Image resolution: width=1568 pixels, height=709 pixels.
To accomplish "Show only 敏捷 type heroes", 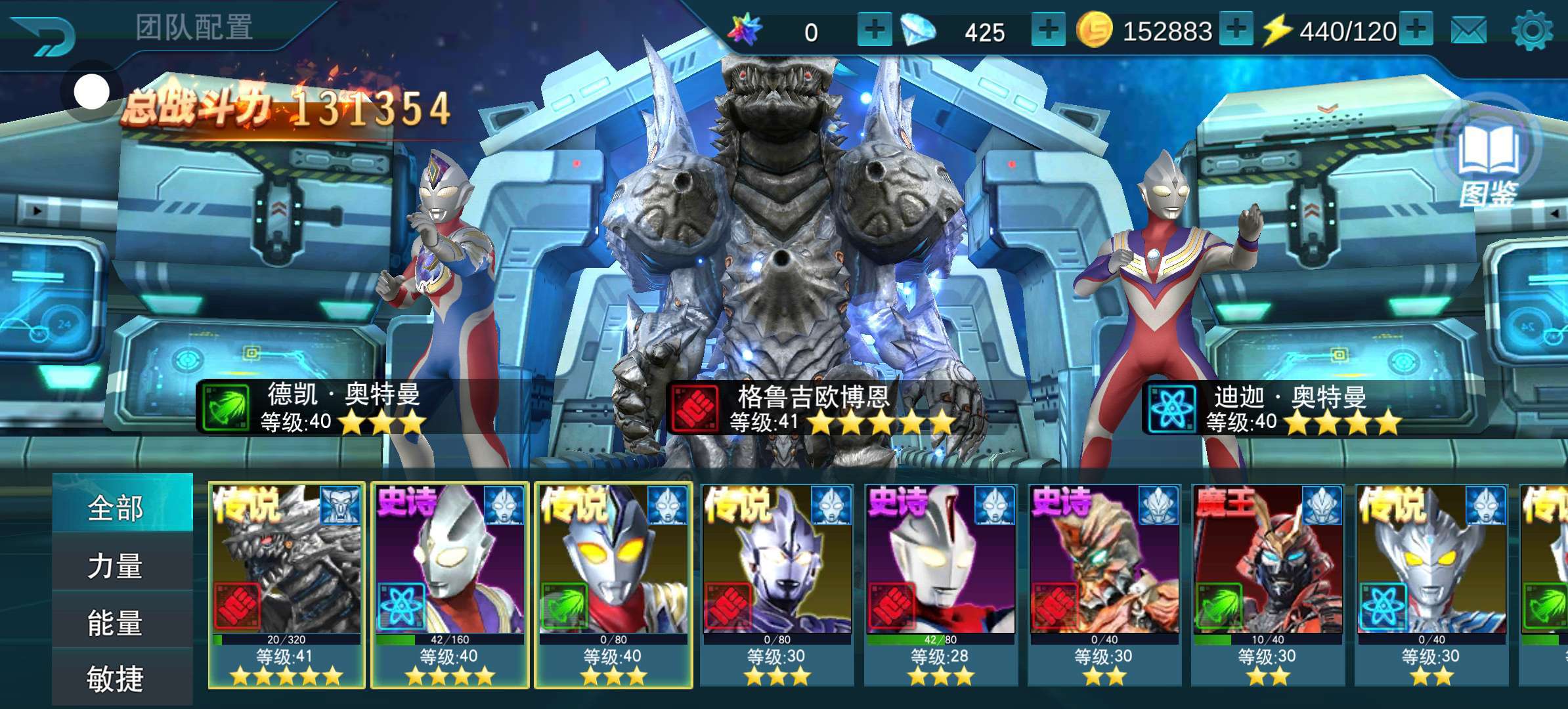I will (116, 678).
